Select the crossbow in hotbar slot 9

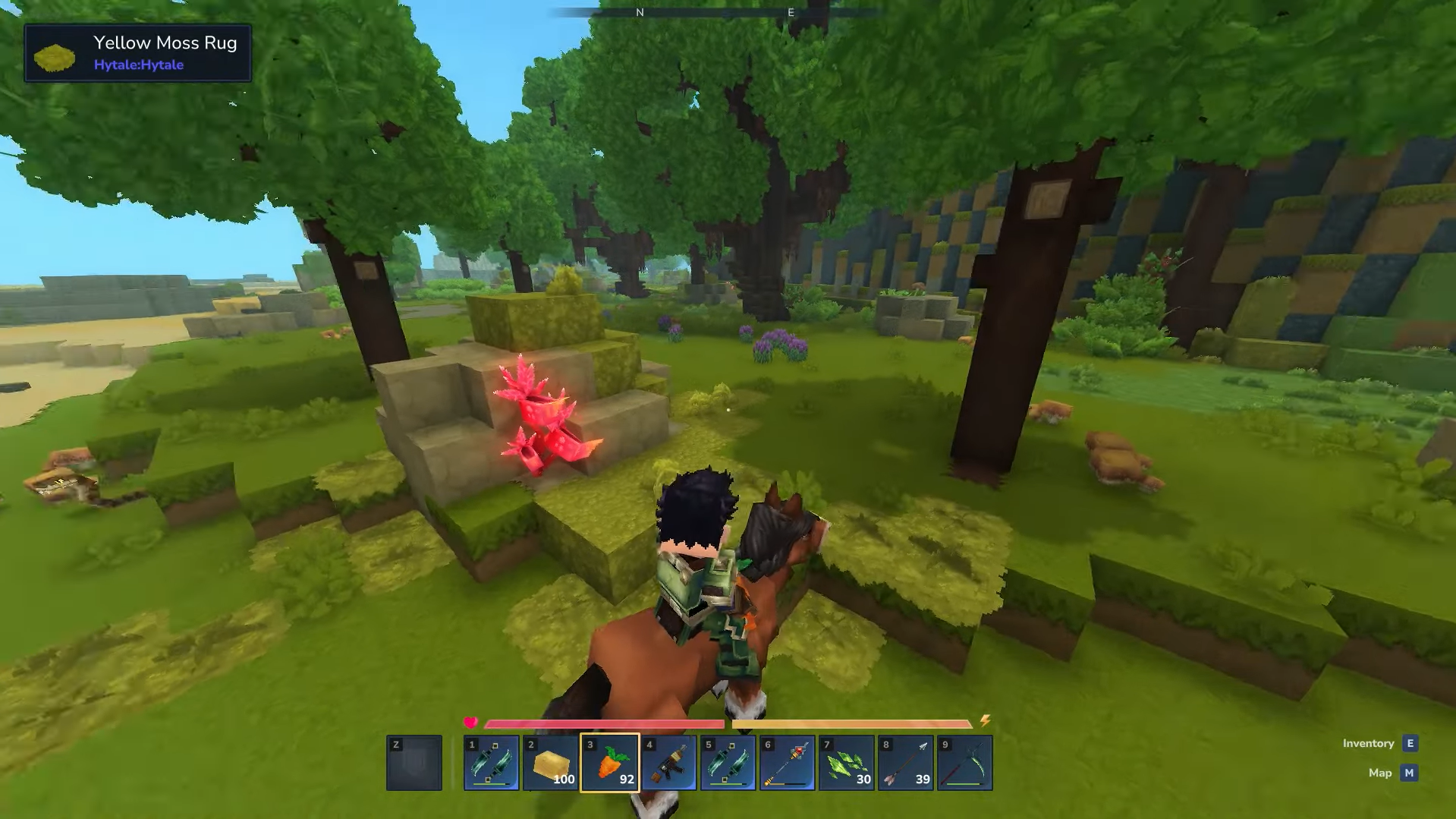pyautogui.click(x=964, y=762)
